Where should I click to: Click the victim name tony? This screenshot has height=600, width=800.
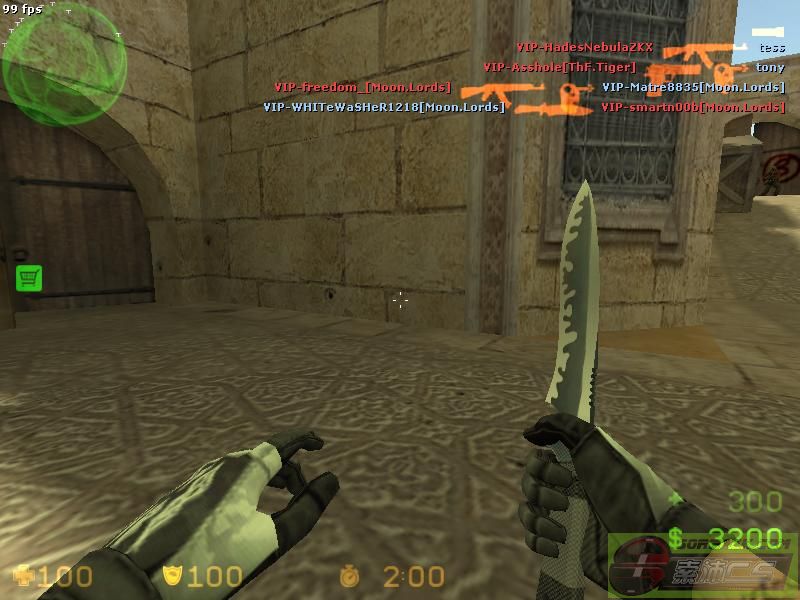tap(770, 67)
